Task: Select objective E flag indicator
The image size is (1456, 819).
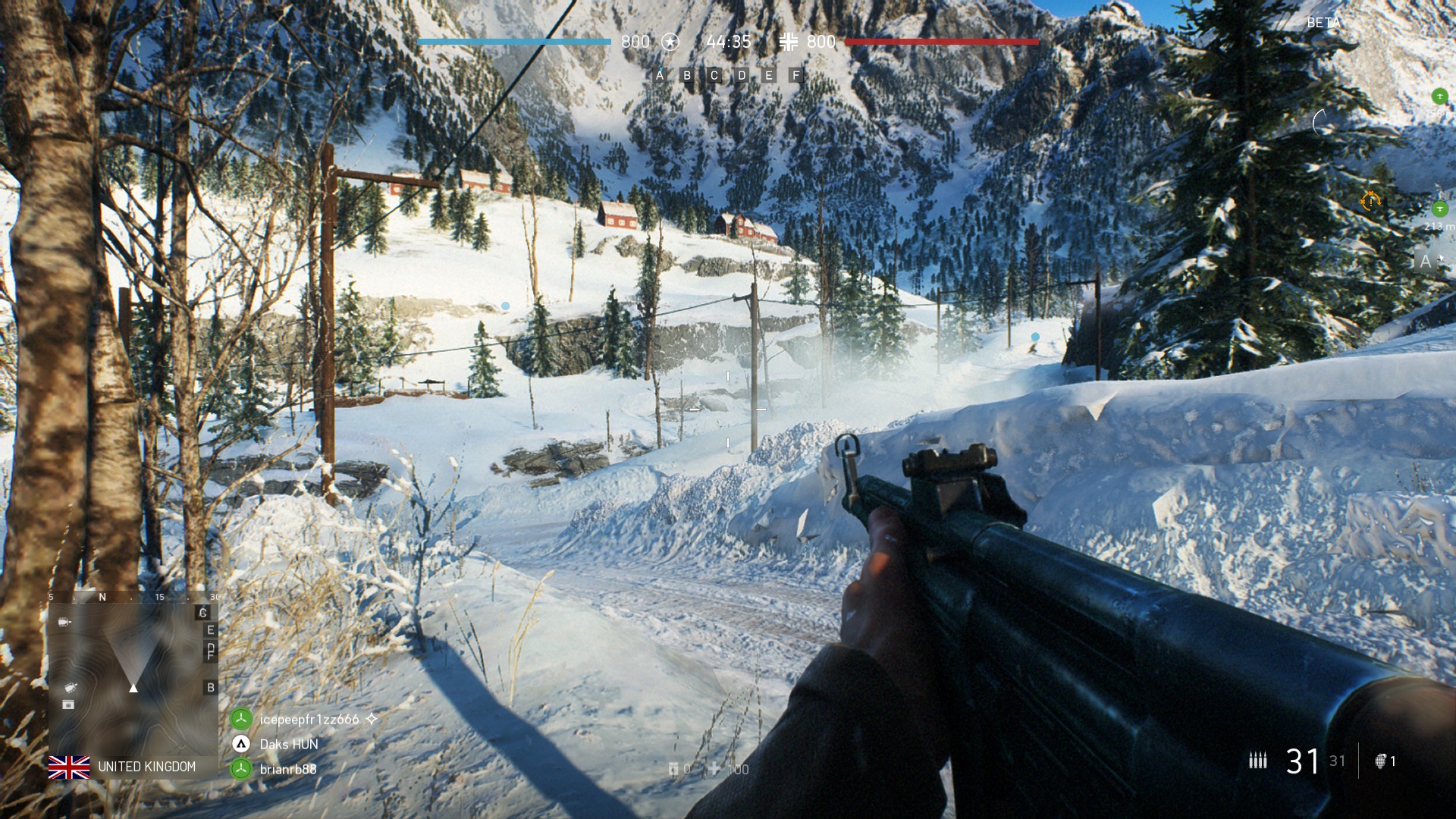Action: [x=769, y=75]
